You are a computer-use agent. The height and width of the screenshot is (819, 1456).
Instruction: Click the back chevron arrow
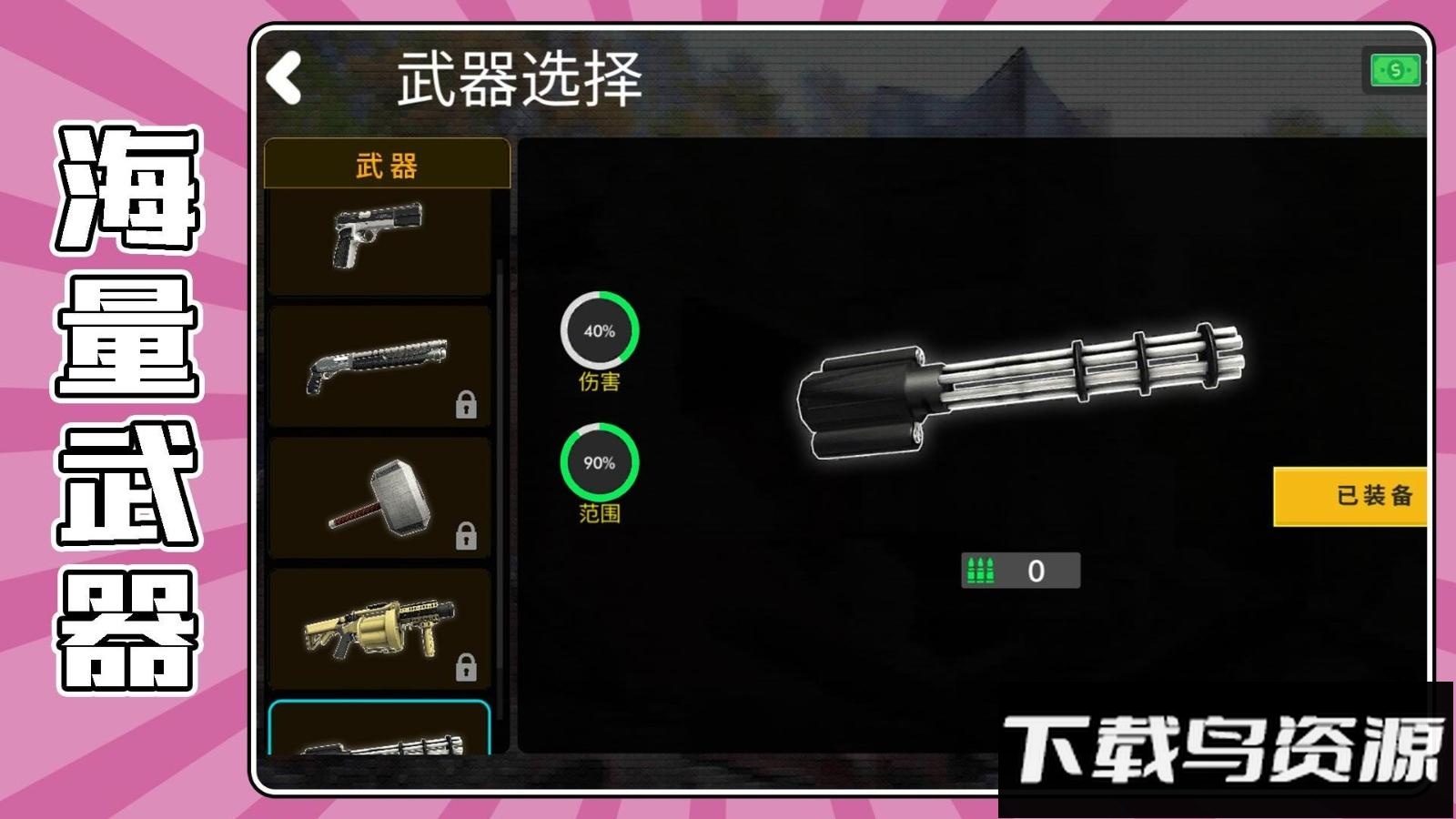click(x=284, y=76)
